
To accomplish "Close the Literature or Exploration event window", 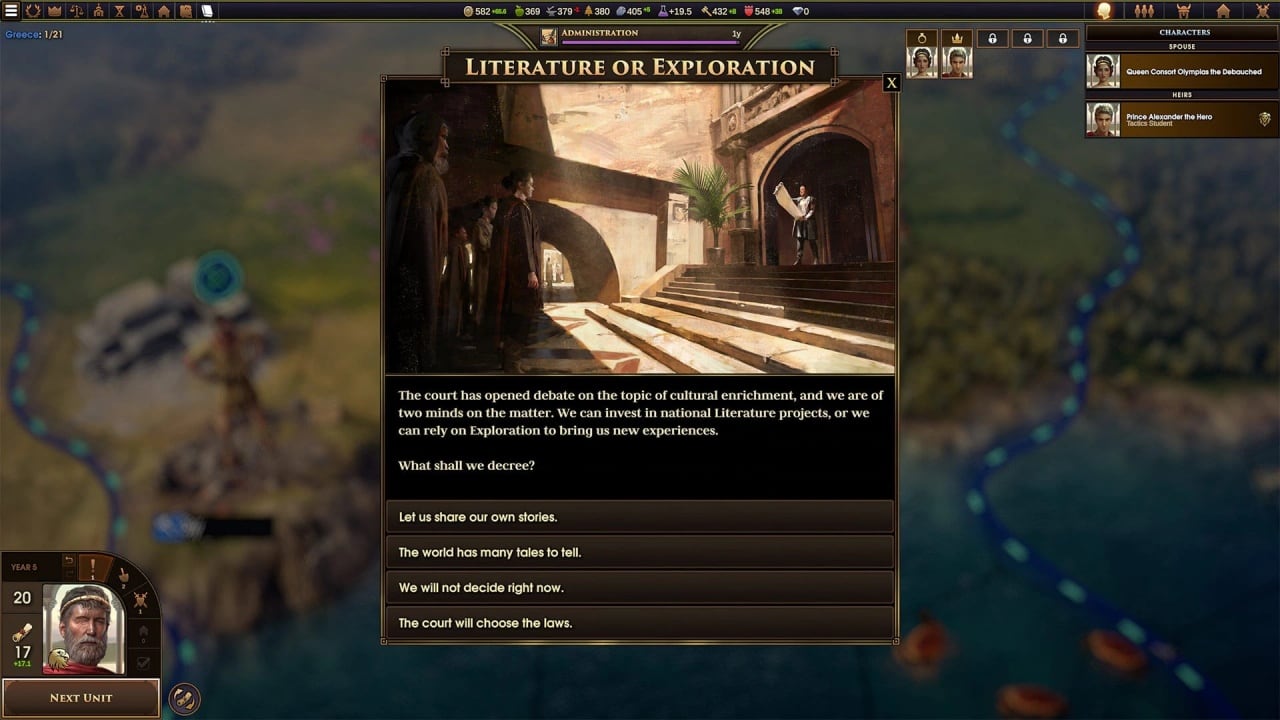I will 891,83.
